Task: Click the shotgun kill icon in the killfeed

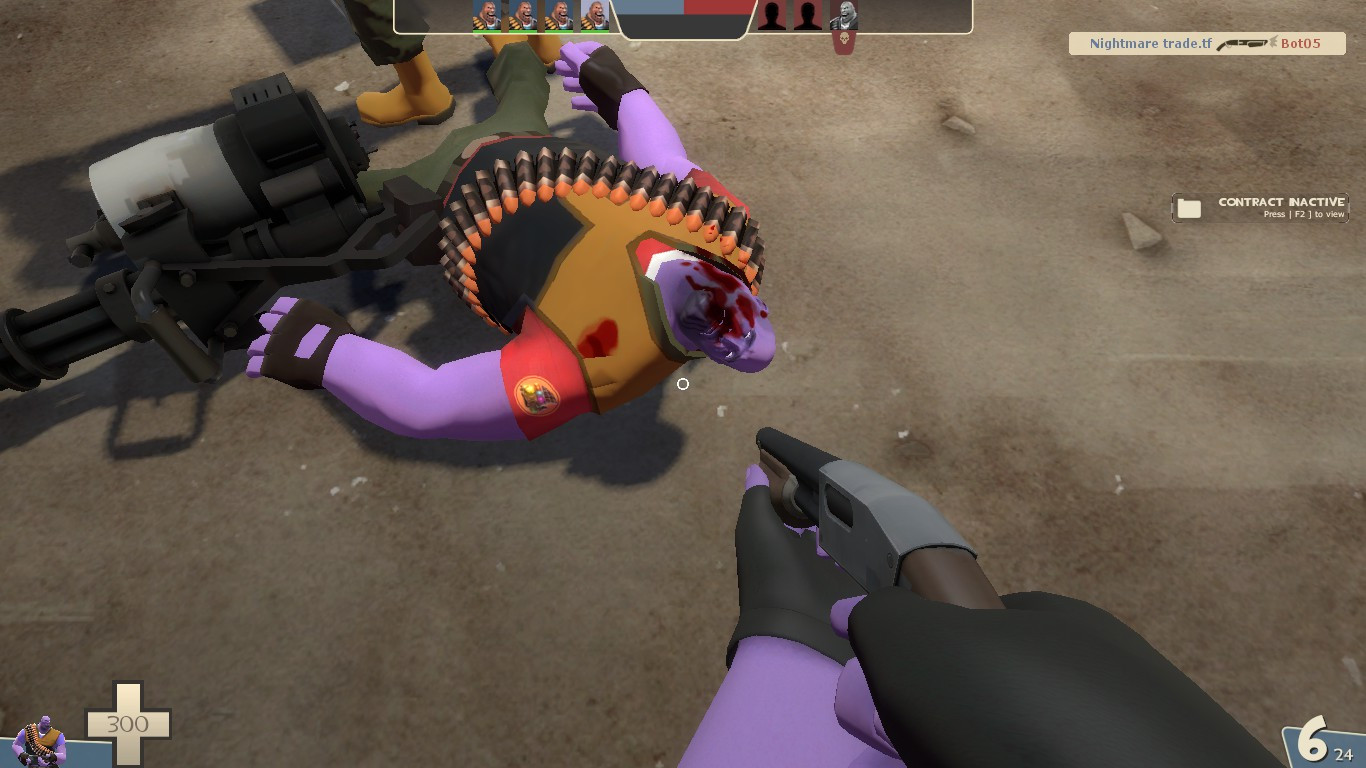Action: [1242, 44]
